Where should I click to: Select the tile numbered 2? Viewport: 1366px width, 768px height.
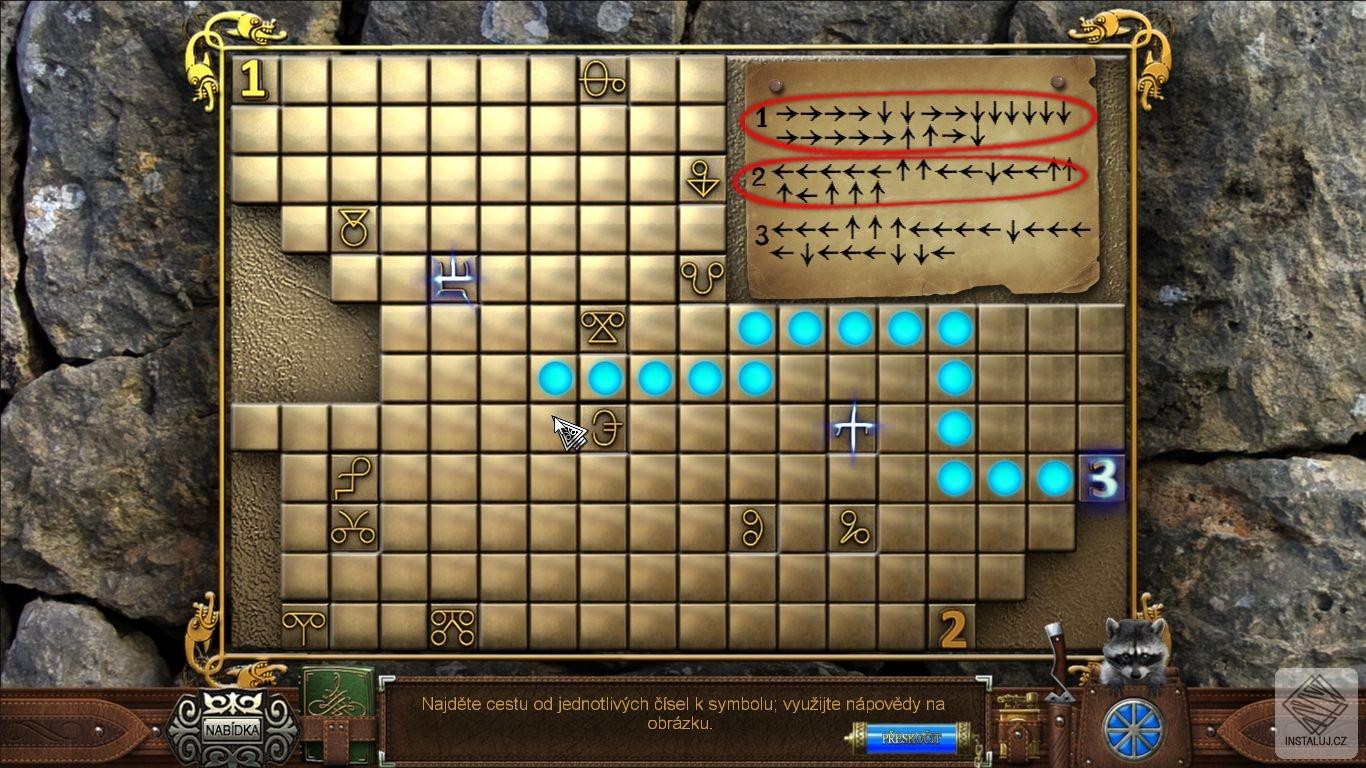coord(953,629)
